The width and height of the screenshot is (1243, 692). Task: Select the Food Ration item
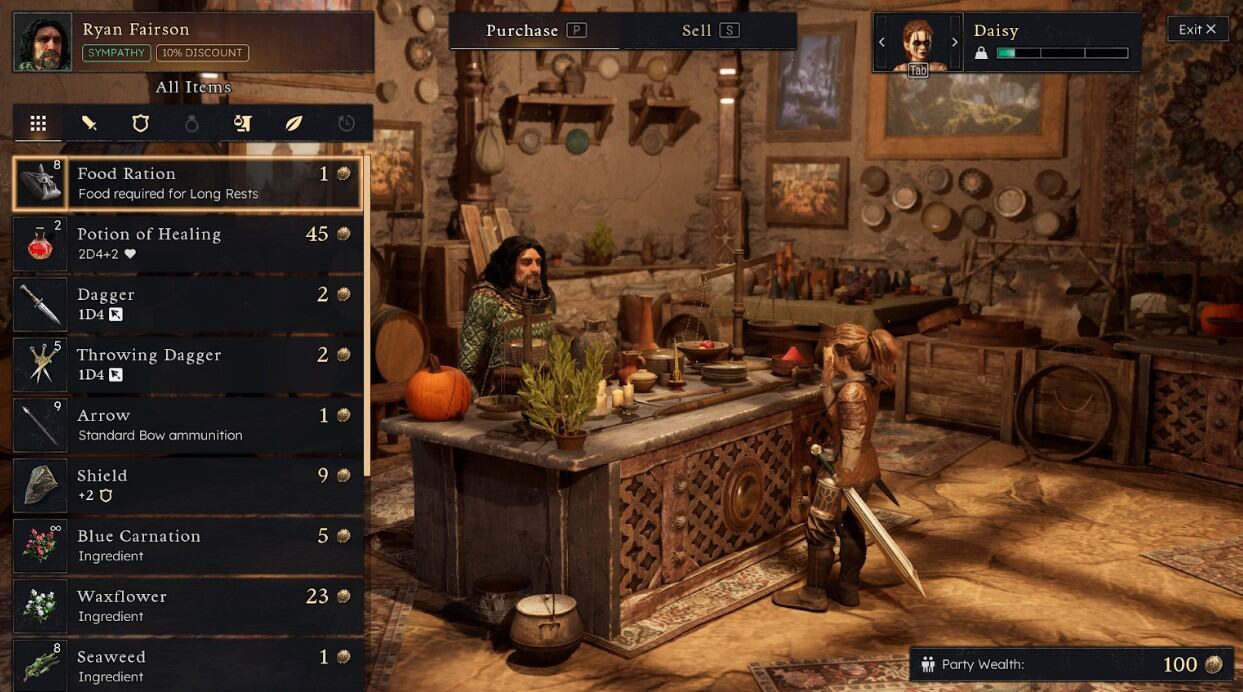[188, 183]
